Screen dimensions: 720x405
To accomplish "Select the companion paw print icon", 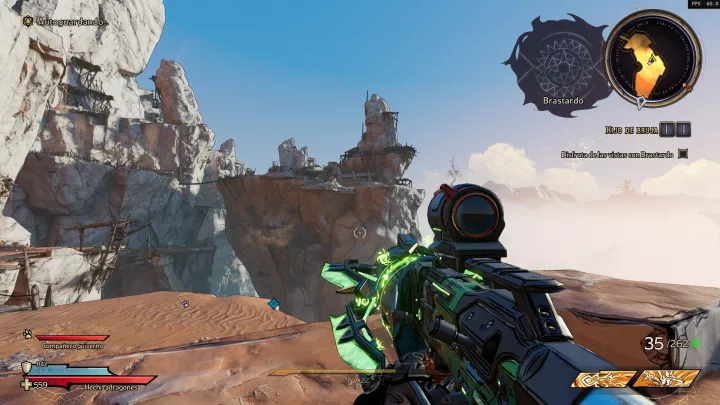I will tap(27, 336).
